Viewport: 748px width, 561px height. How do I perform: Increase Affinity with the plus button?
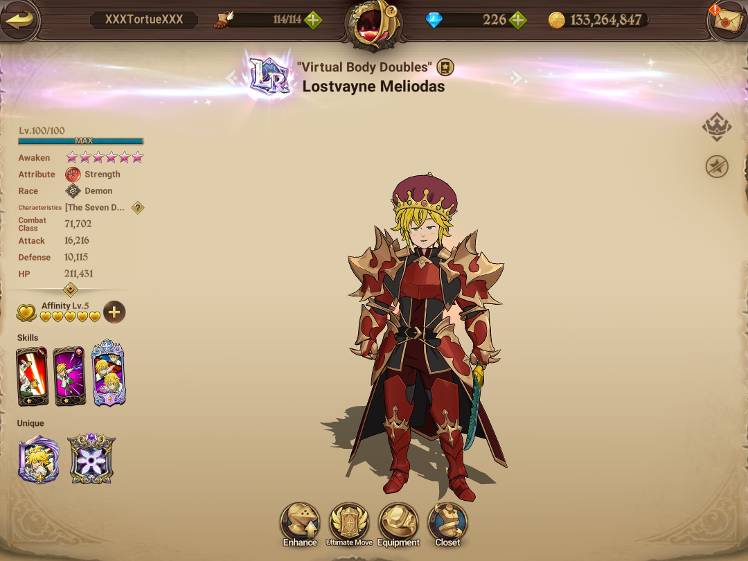(x=115, y=312)
